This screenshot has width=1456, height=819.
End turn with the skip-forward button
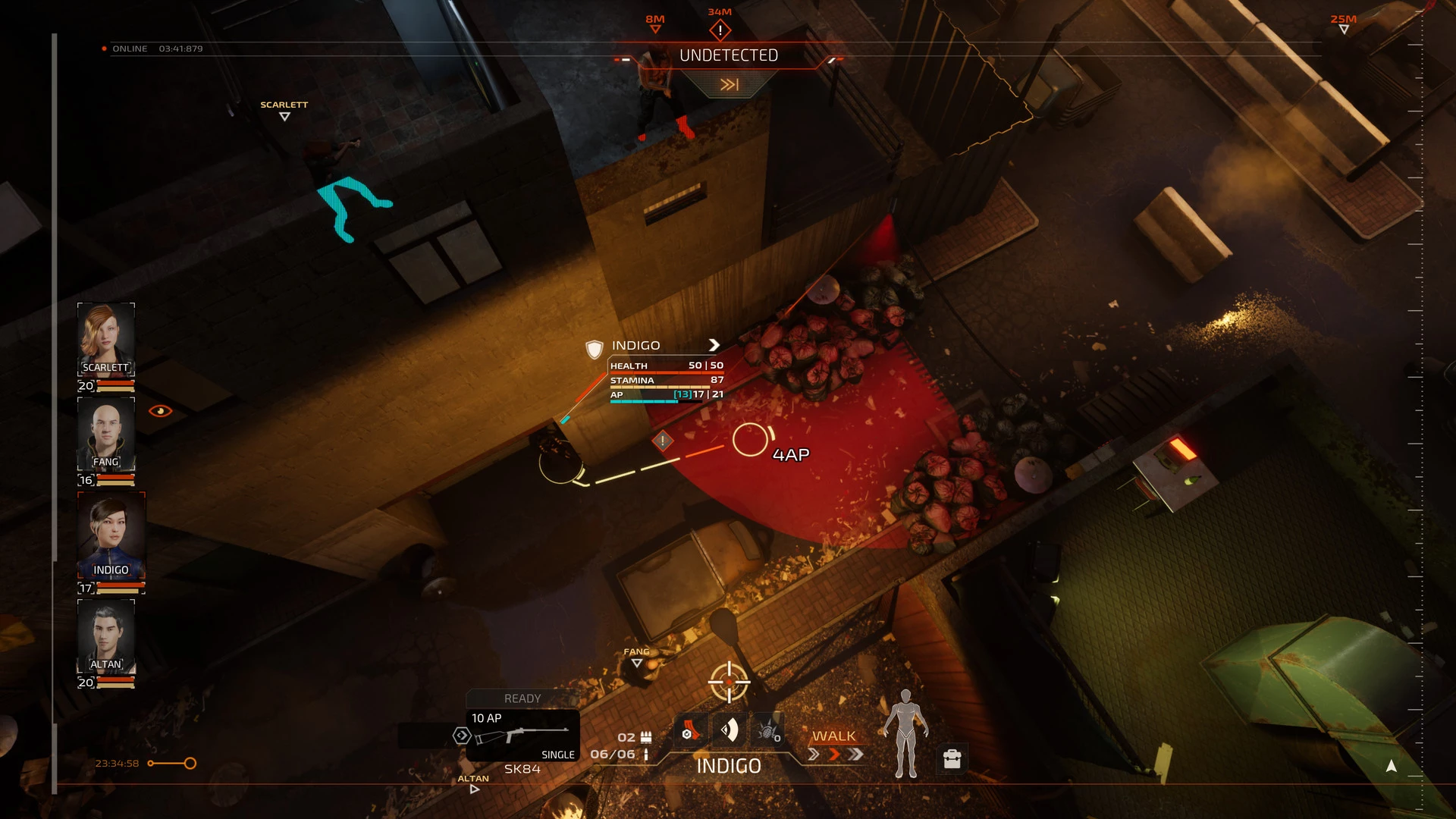(x=729, y=85)
